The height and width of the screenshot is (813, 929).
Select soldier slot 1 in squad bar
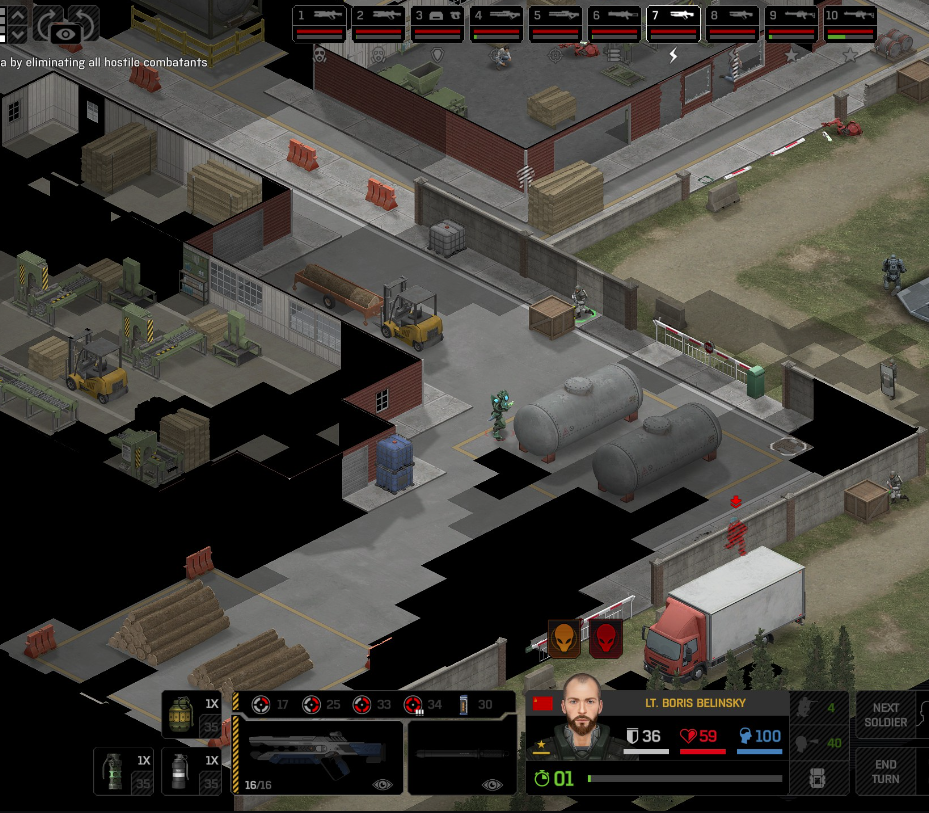321,24
